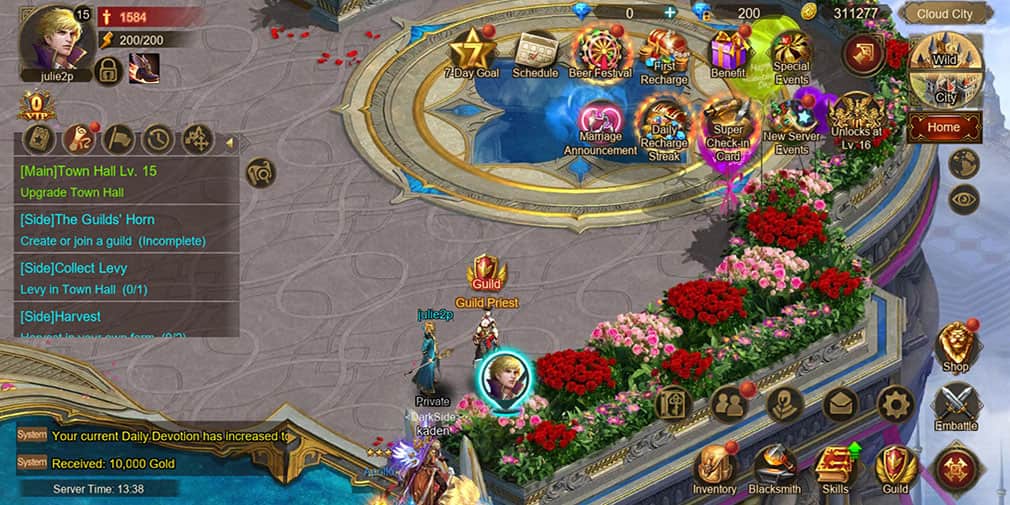This screenshot has width=1010, height=505.
Task: Click the Home button
Action: coord(943,127)
